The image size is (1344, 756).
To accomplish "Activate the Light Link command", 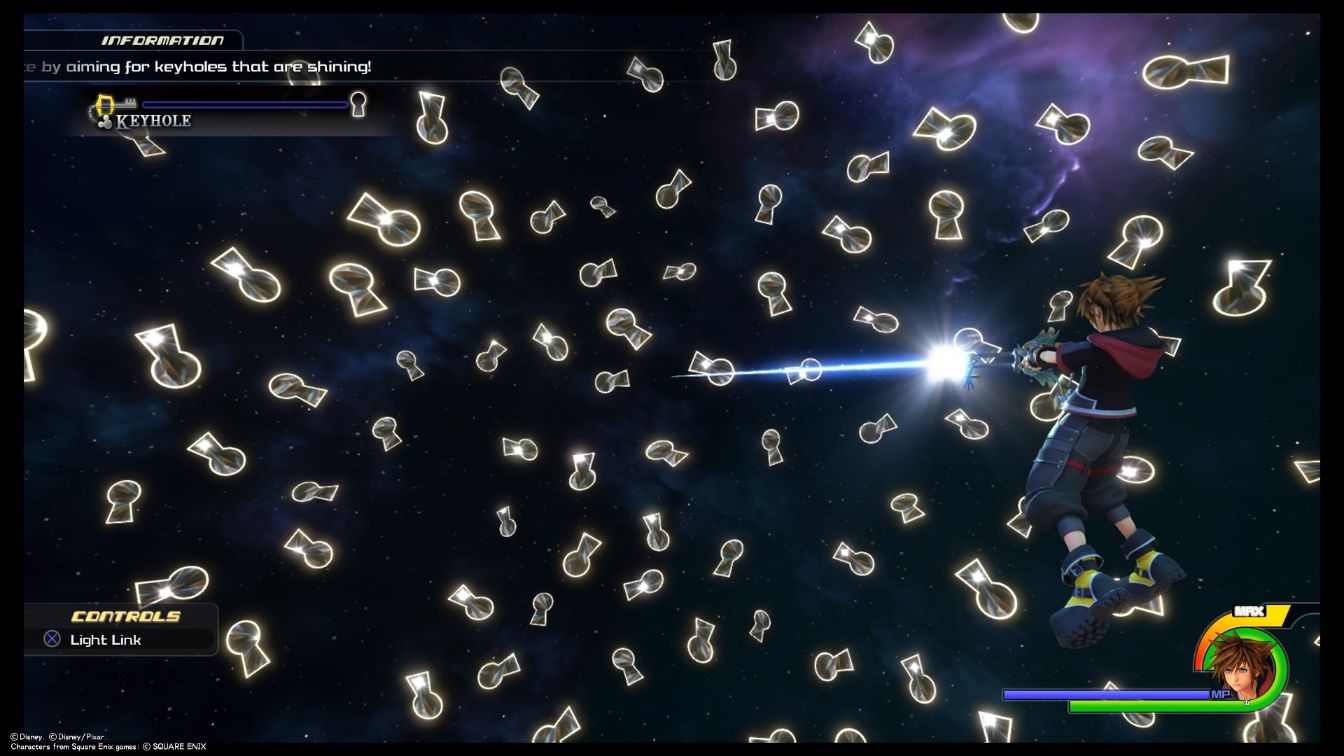I will pyautogui.click(x=105, y=639).
